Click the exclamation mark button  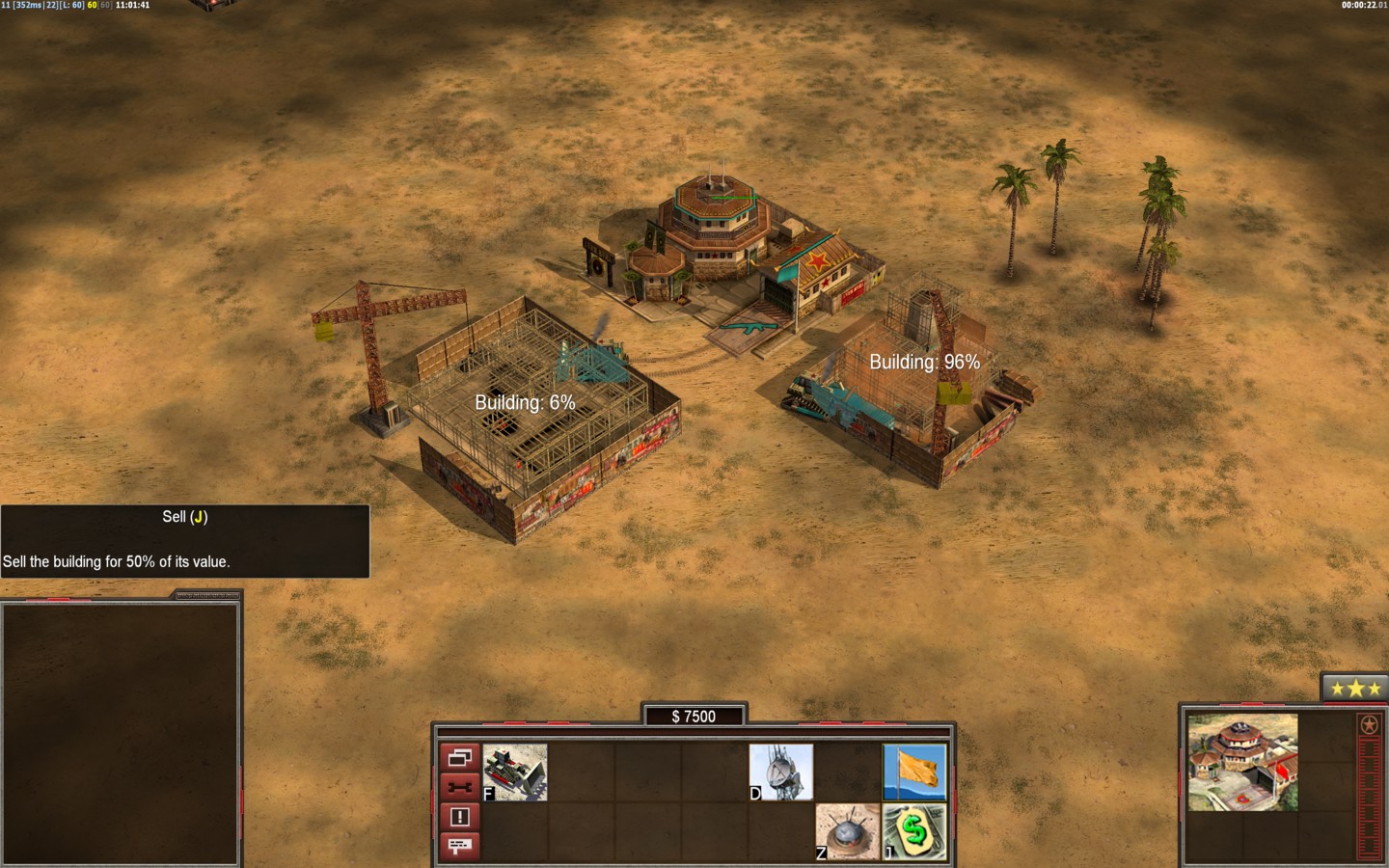coord(459,817)
